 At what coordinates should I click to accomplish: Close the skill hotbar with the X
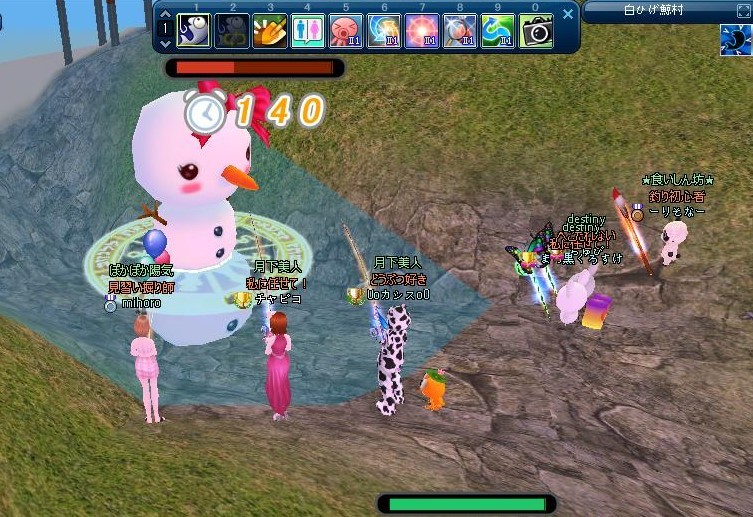(569, 14)
